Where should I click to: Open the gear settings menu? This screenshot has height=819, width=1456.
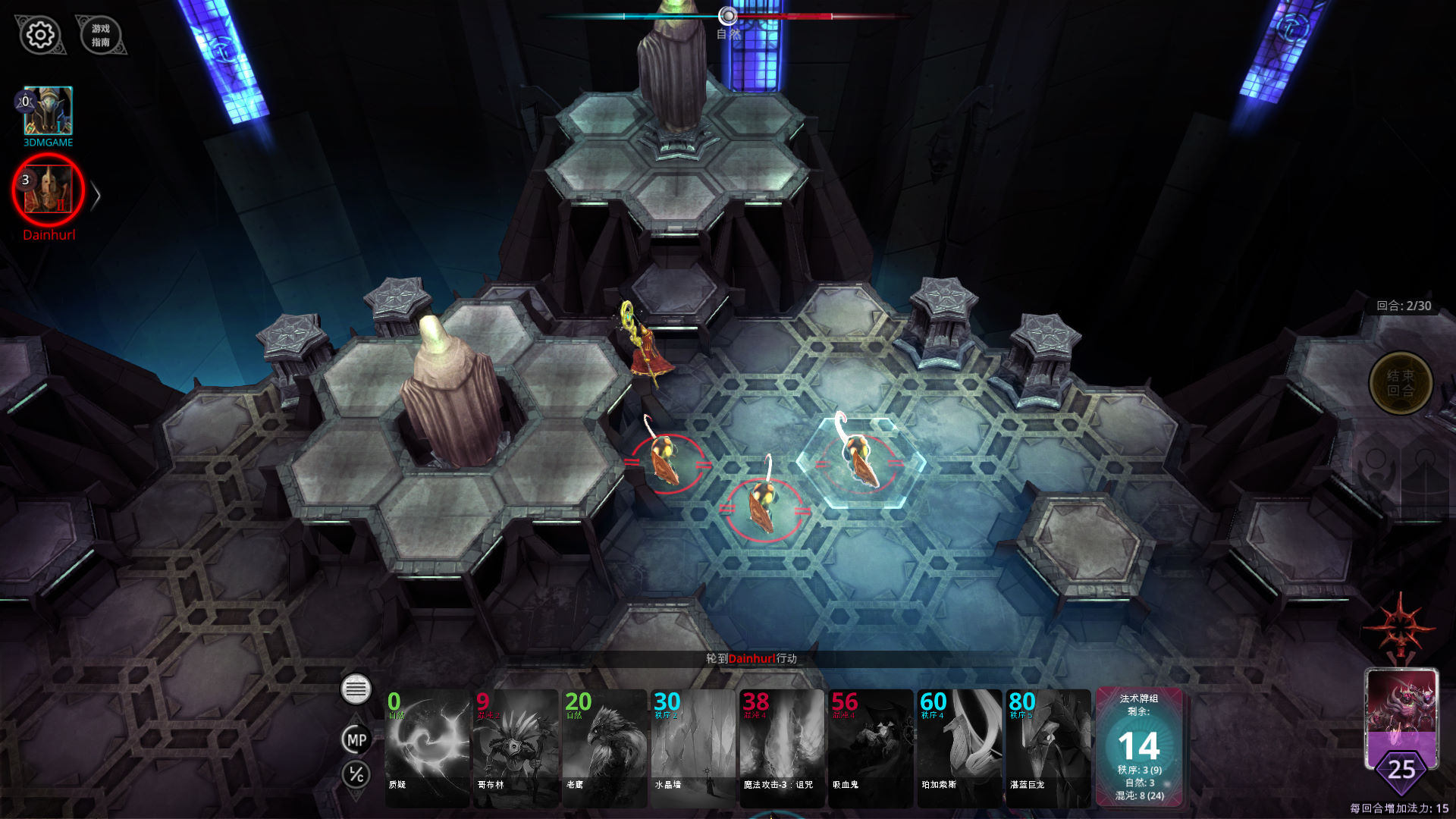point(40,35)
